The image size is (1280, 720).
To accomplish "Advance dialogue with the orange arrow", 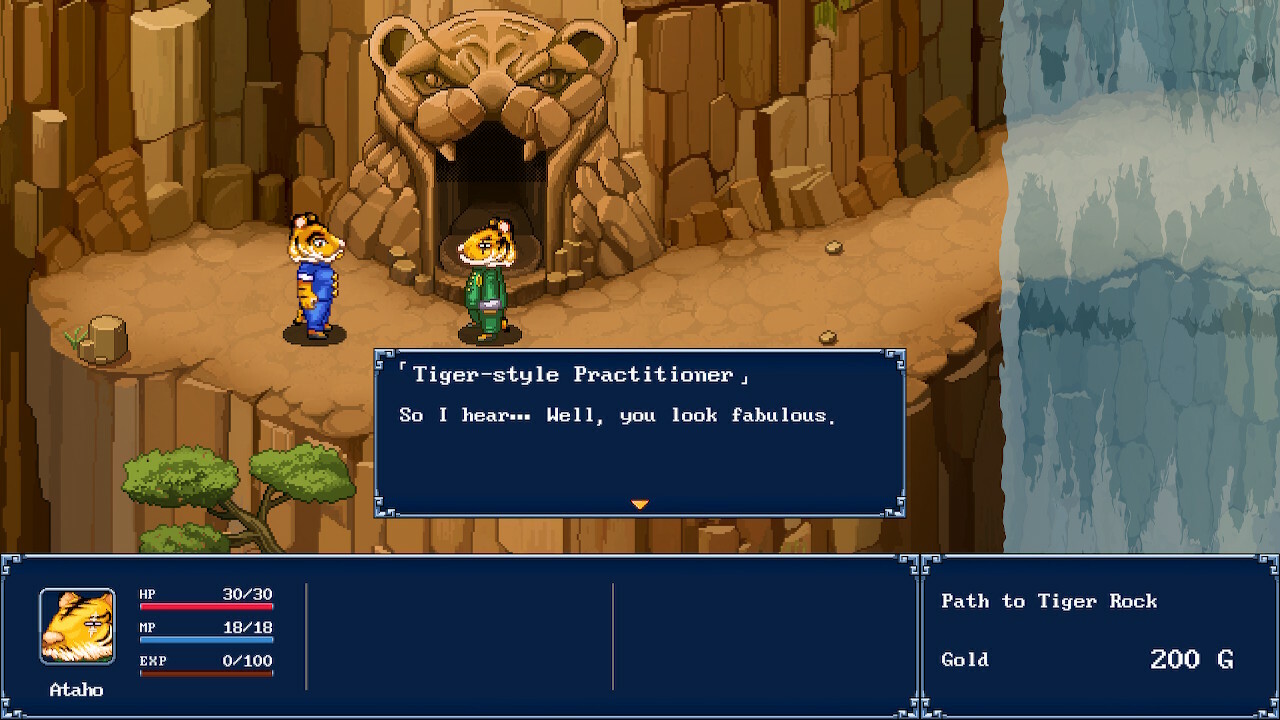I will [640, 504].
